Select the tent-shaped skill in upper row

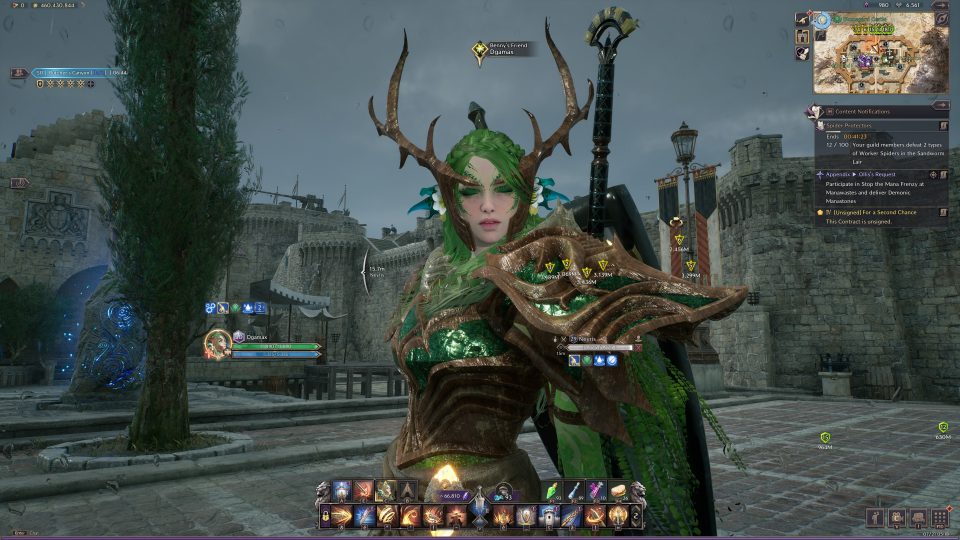(x=408, y=491)
